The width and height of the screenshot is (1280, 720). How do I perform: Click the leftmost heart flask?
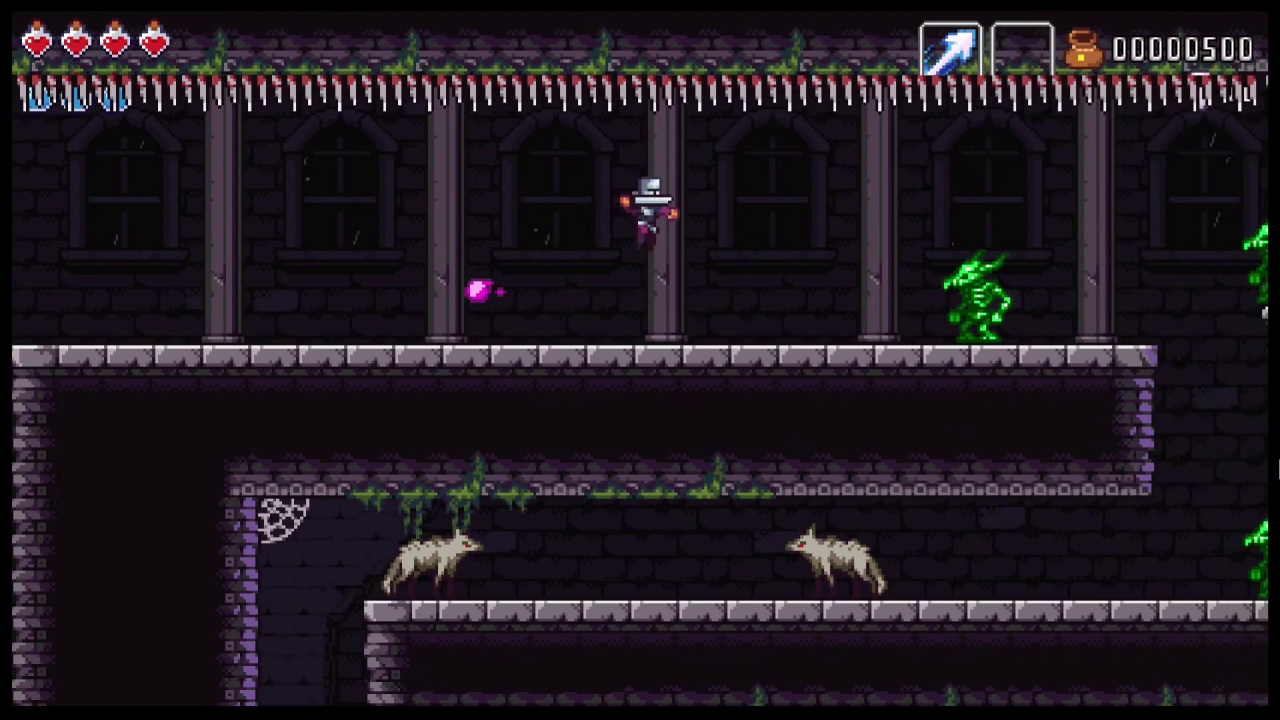[36, 42]
